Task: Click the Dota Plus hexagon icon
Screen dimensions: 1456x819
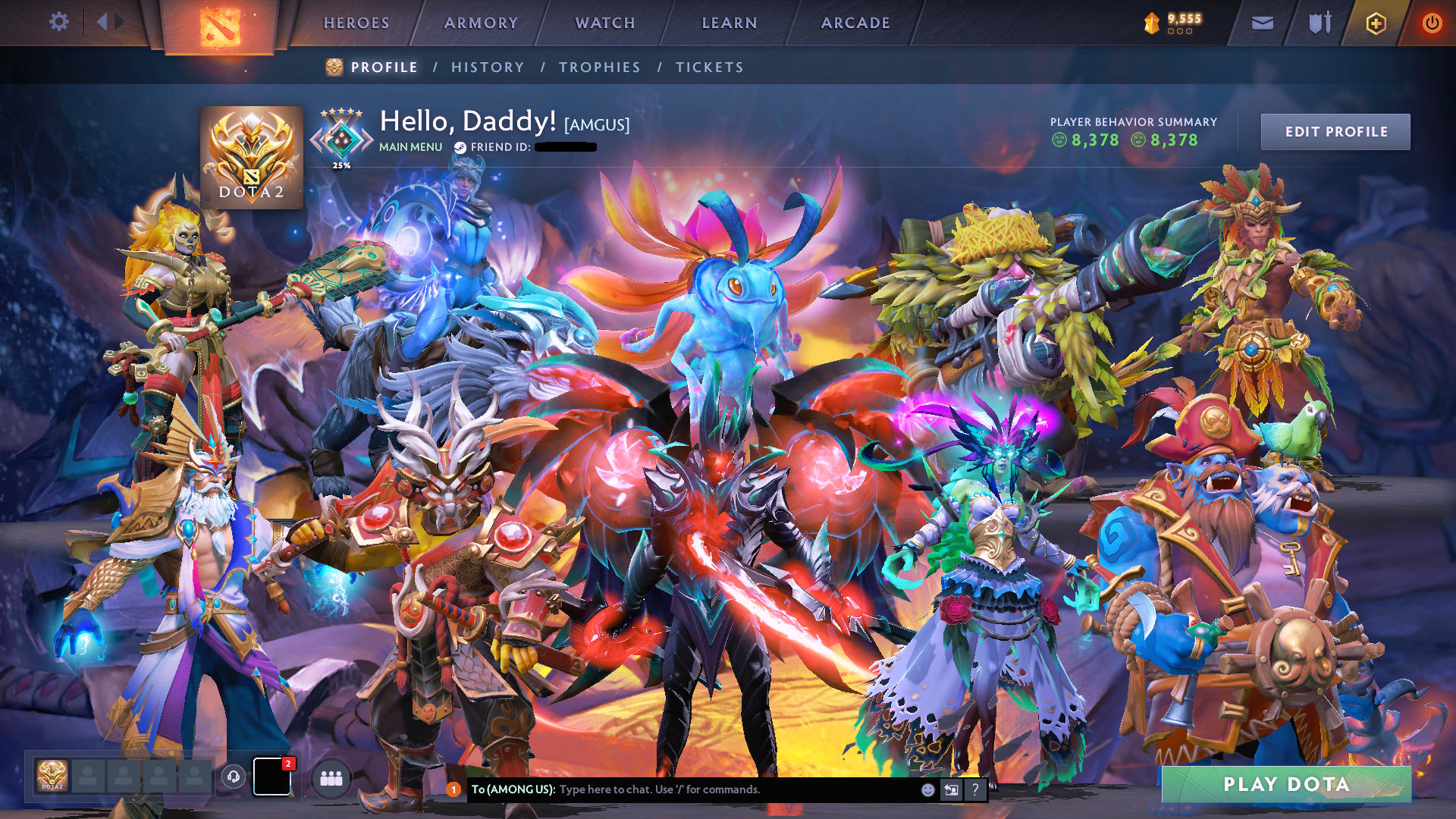Action: (x=1378, y=23)
